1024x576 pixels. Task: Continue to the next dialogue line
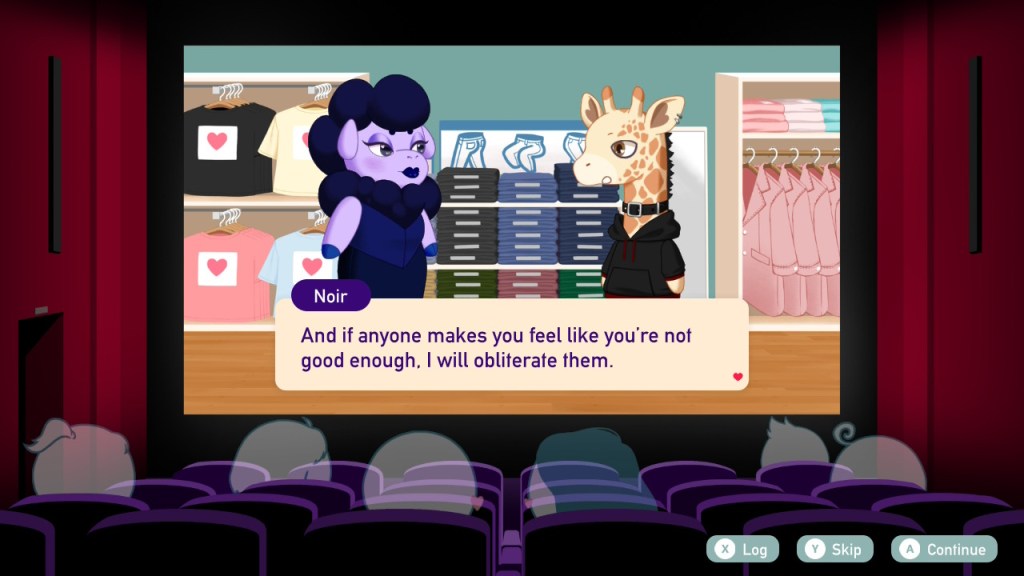(945, 549)
